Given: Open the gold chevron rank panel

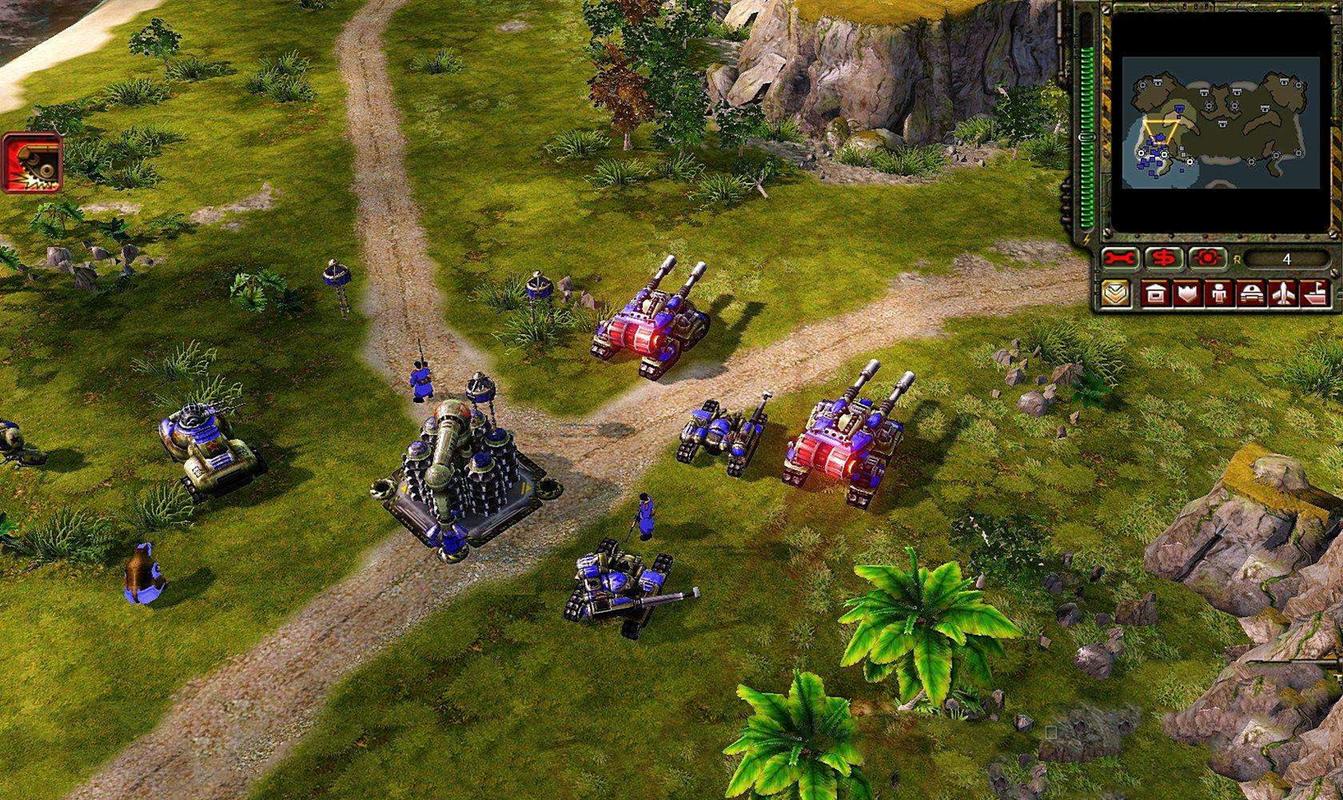Looking at the screenshot, I should click(1116, 294).
